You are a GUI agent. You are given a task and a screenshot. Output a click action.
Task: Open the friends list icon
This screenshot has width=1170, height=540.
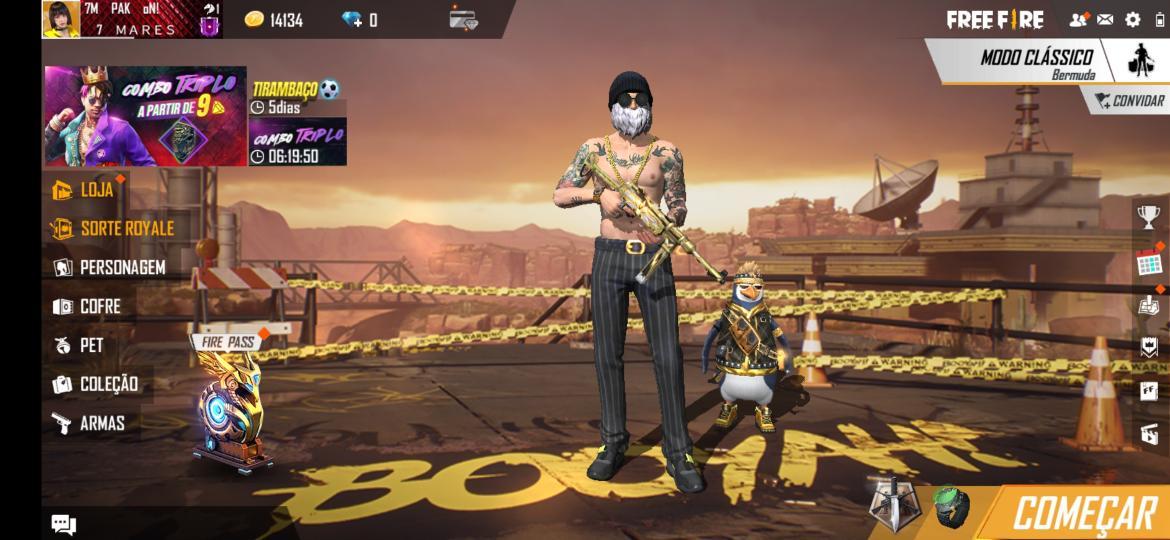[1078, 19]
